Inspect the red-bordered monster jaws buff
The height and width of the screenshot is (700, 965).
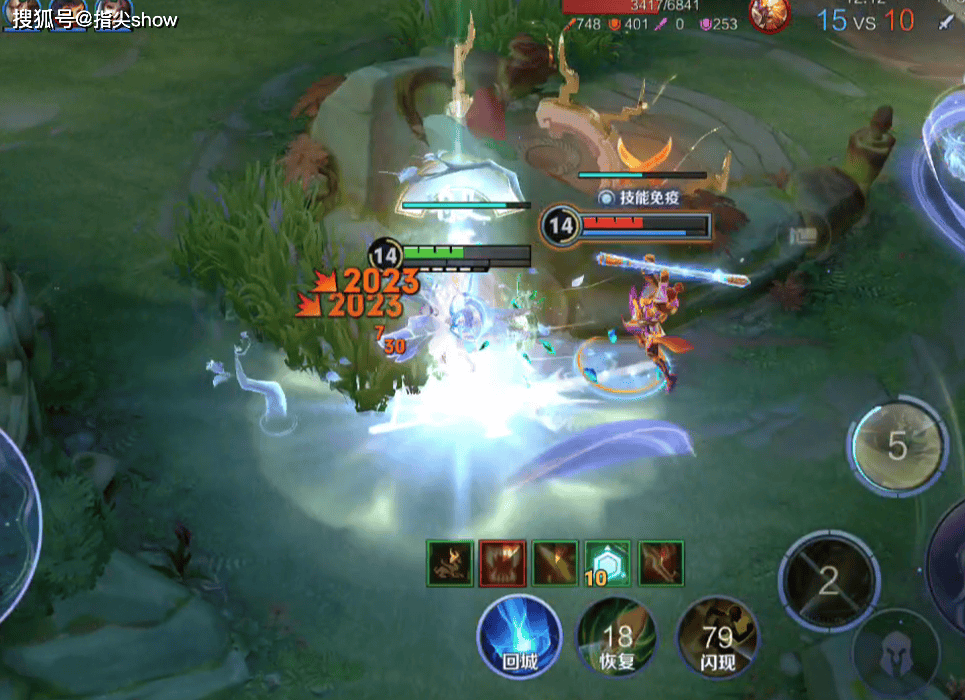501,563
